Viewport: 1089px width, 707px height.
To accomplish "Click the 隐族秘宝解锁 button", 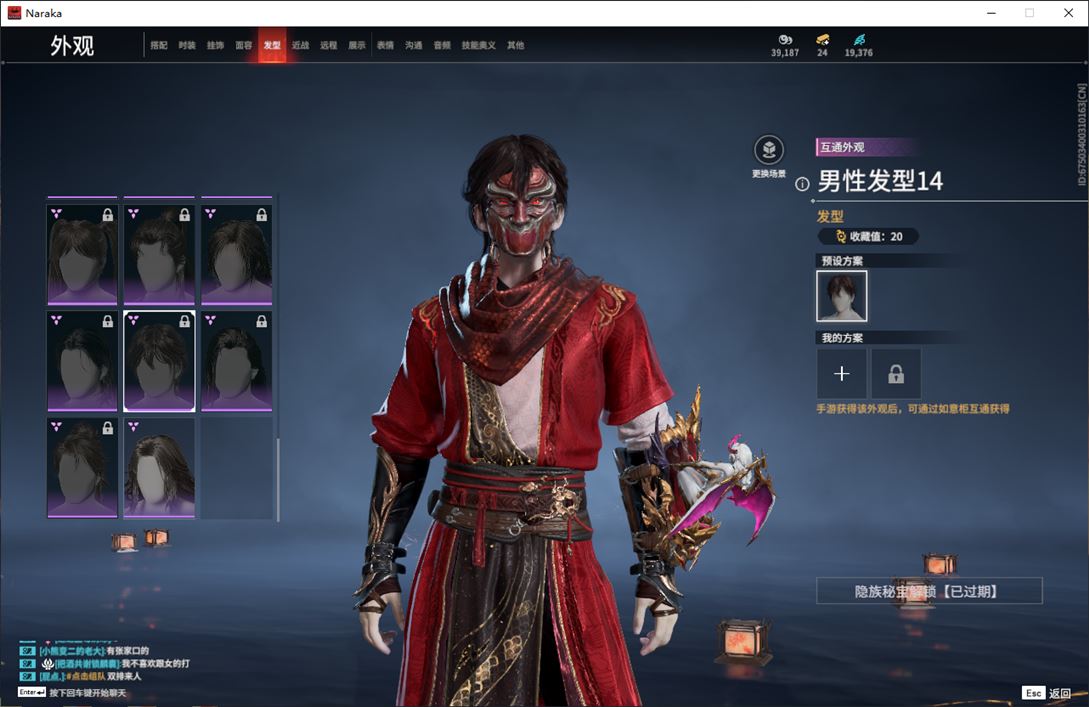I will click(929, 591).
